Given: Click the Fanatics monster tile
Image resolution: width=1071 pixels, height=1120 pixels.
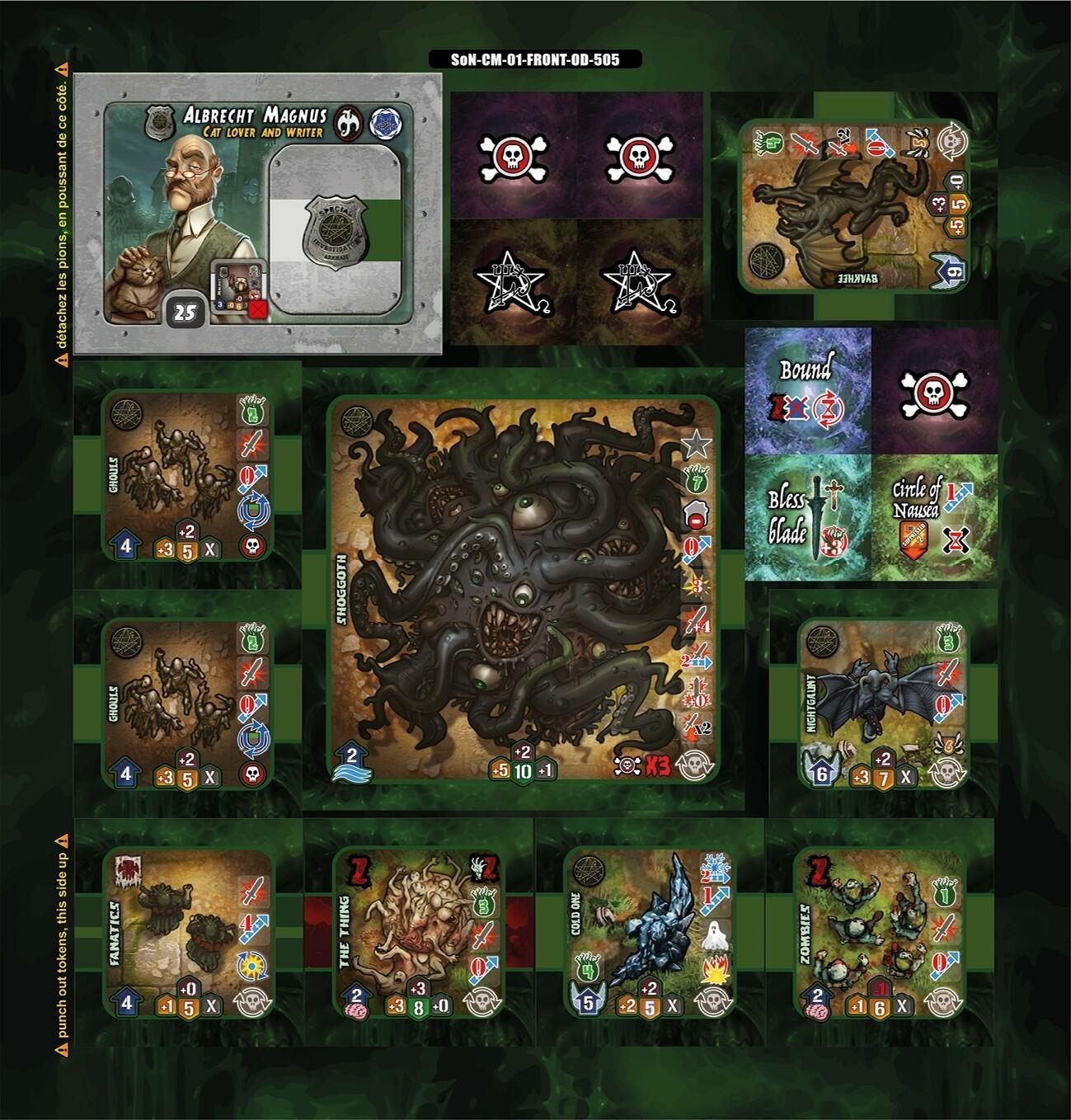Looking at the screenshot, I should coord(188,934).
